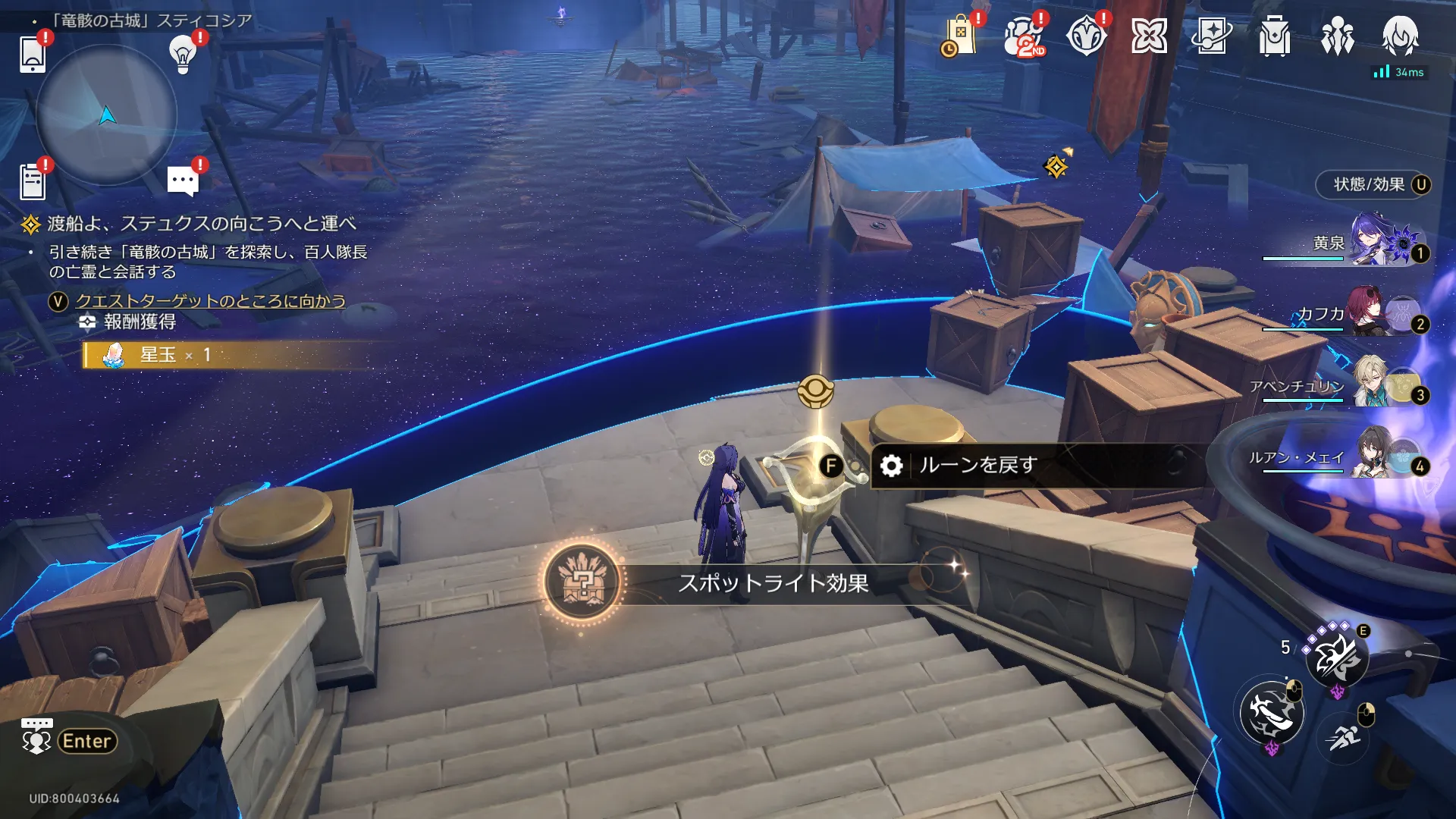Open the travel log shield icon
Viewport: 1456px width, 819px height.
(x=1086, y=36)
